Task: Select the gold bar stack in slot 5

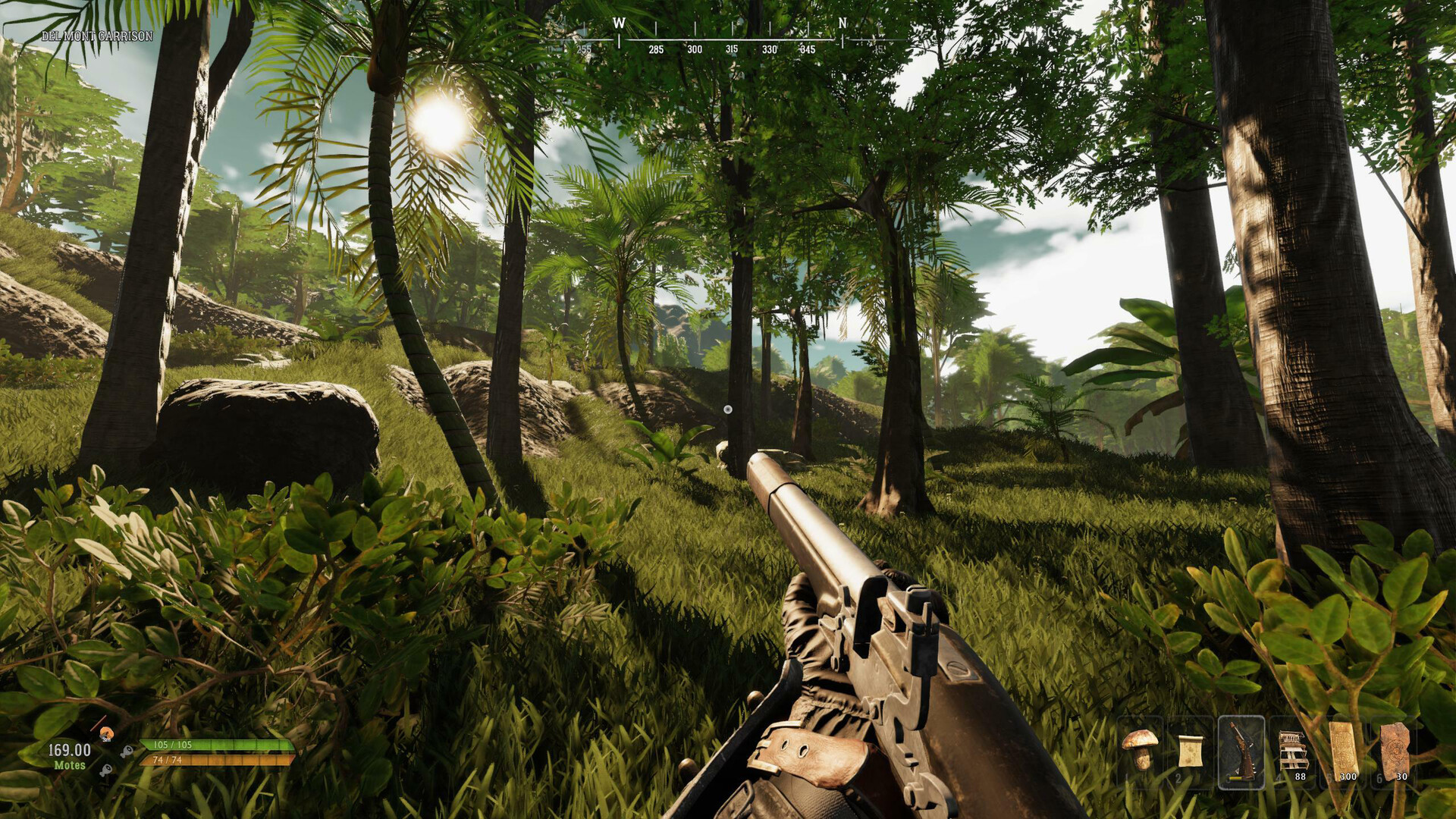Action: click(1342, 748)
